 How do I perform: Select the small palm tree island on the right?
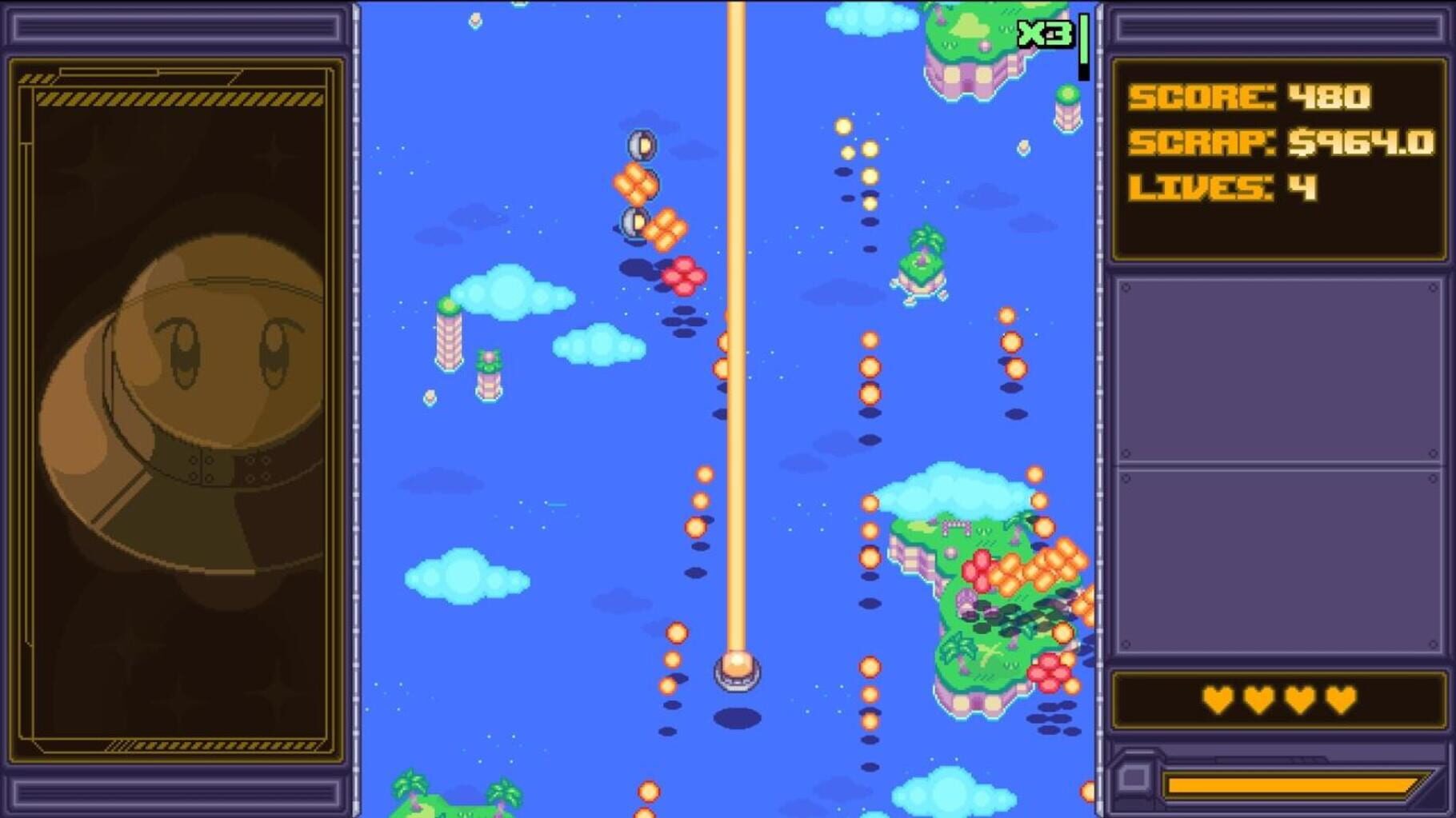(x=920, y=264)
